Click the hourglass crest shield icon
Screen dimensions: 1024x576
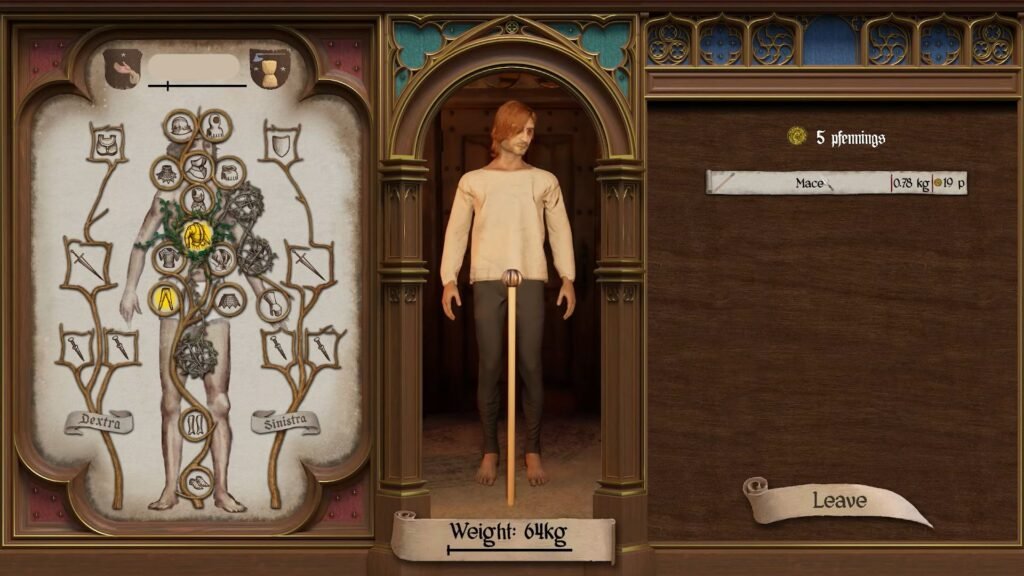pos(269,68)
